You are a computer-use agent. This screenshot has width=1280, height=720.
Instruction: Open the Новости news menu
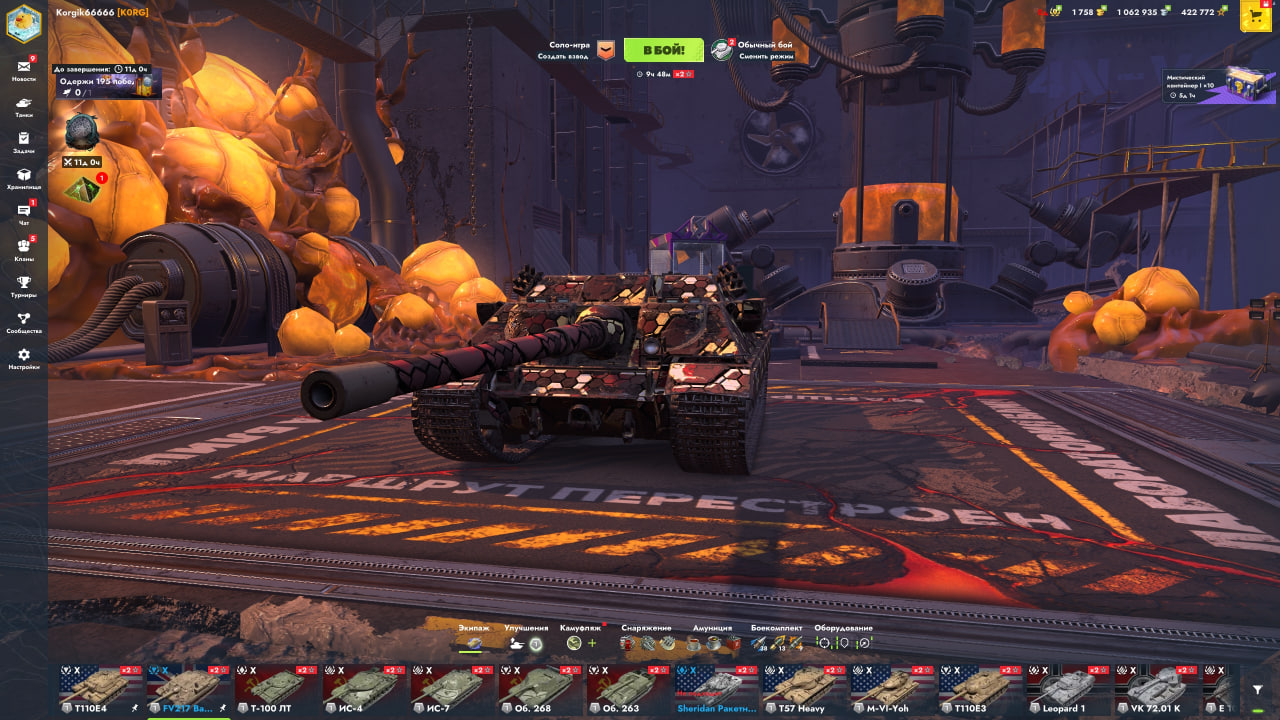coord(24,70)
